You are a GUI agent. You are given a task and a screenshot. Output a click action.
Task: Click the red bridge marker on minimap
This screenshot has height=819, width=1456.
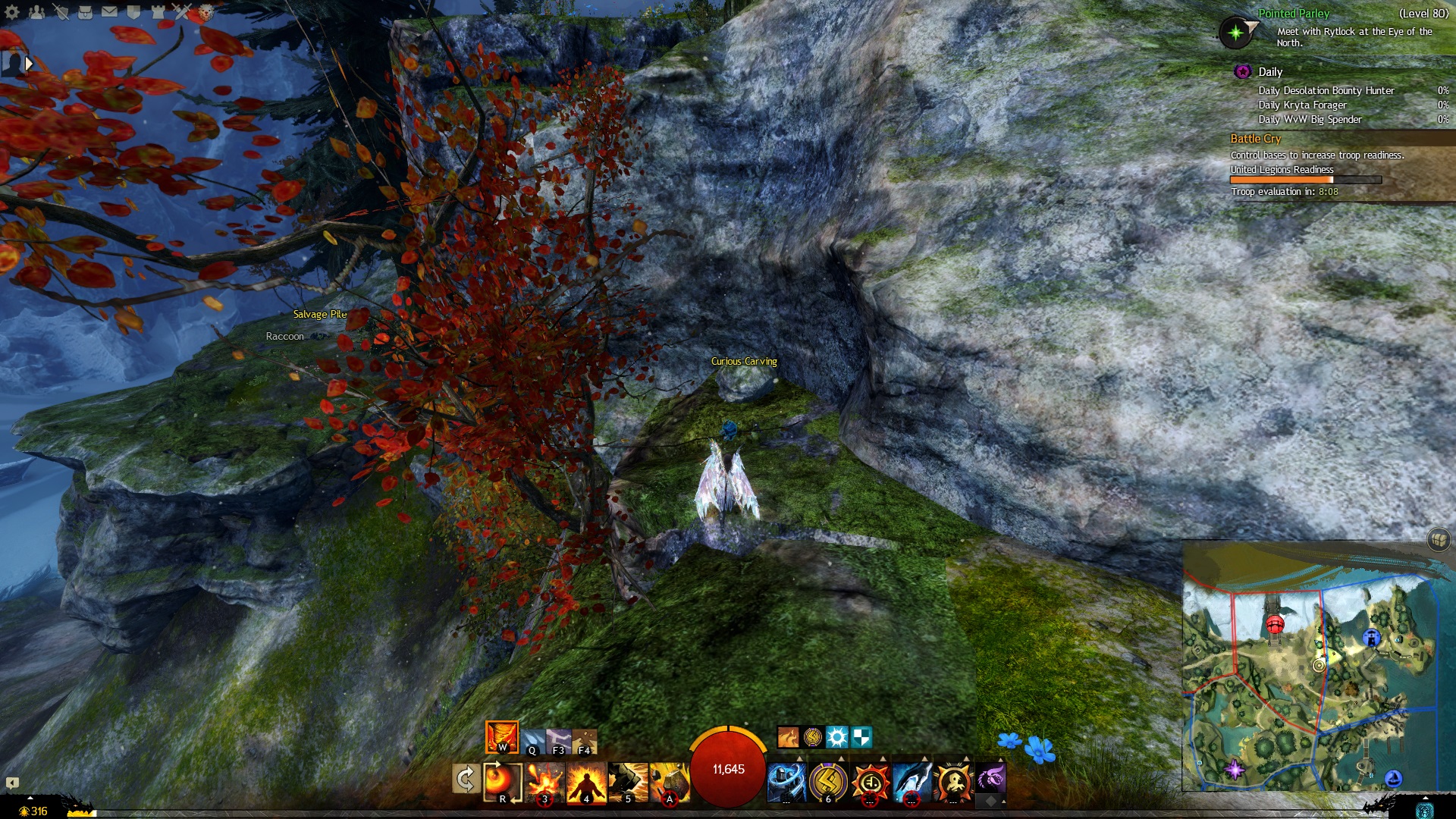(1275, 625)
